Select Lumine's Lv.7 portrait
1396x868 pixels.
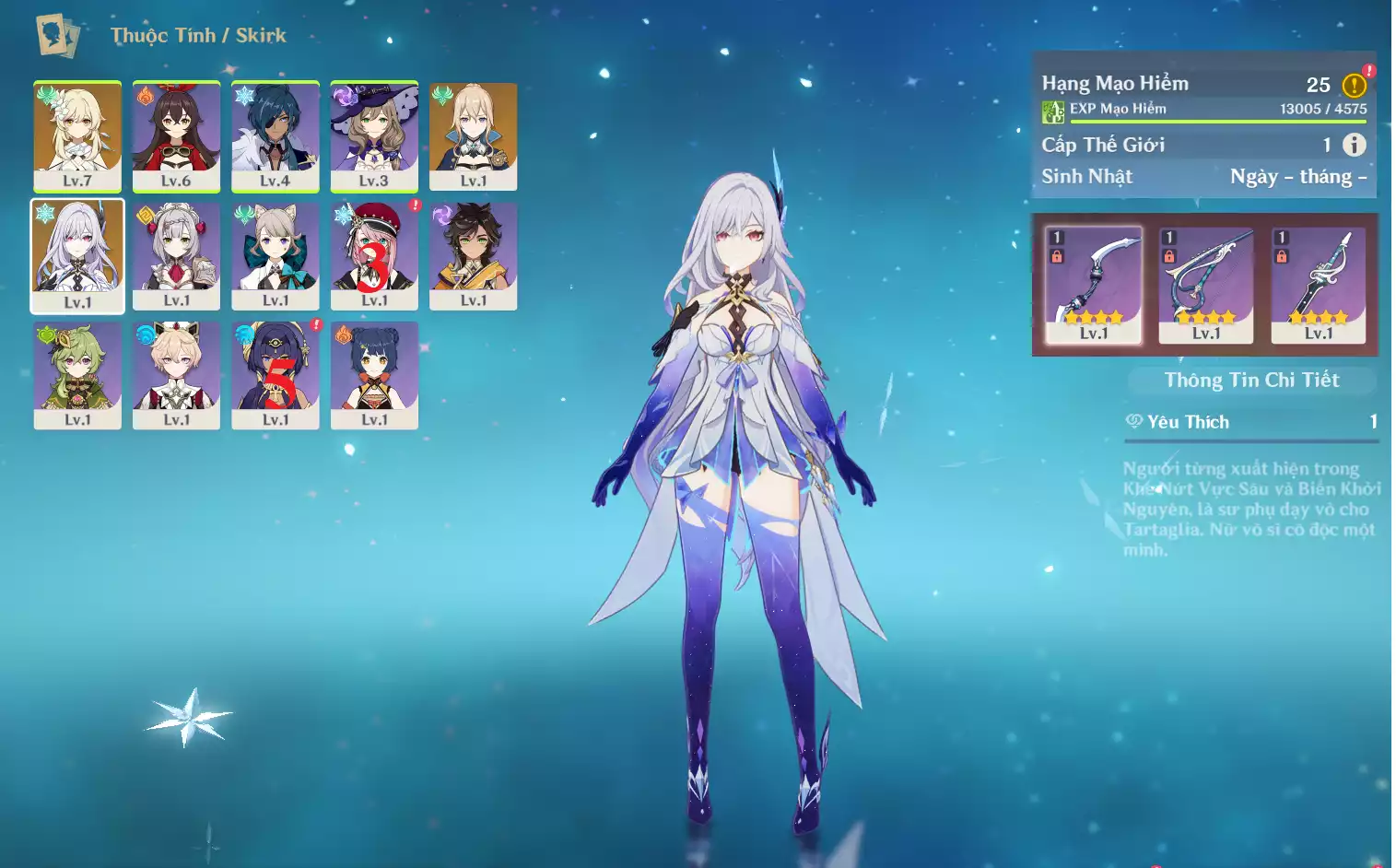[x=77, y=135]
